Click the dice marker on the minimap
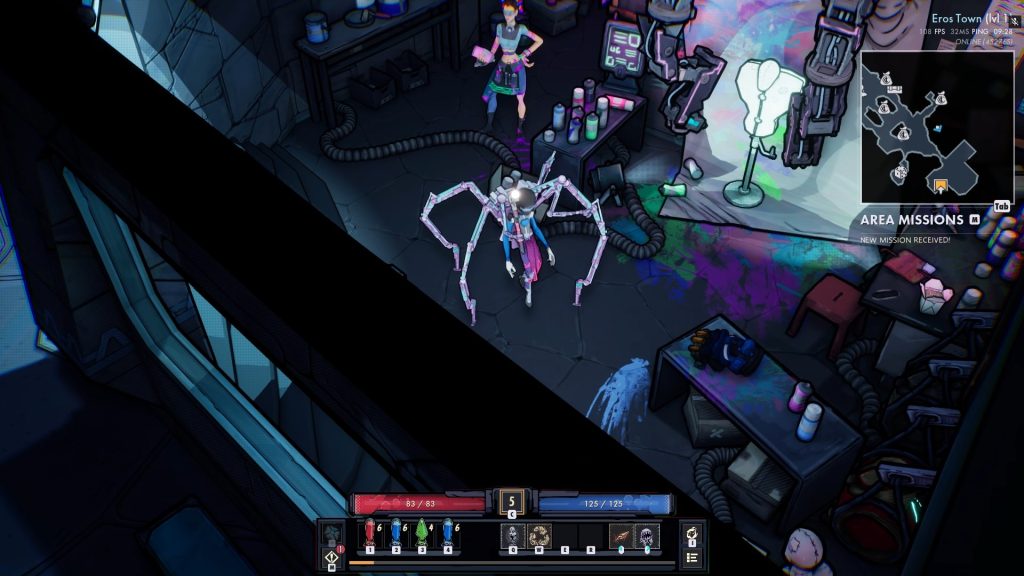The height and width of the screenshot is (576, 1024). click(899, 173)
